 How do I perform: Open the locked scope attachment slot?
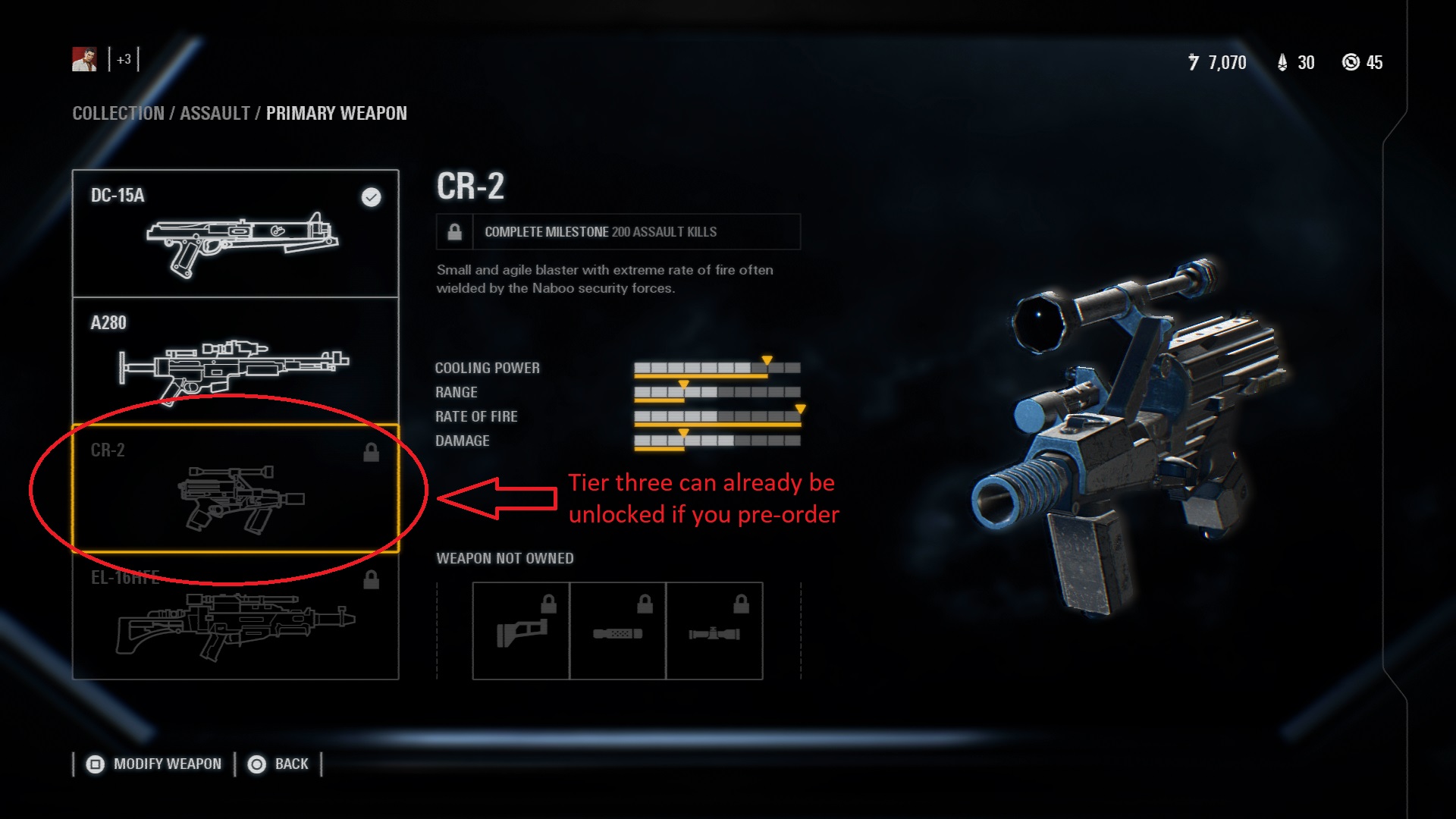tap(714, 631)
